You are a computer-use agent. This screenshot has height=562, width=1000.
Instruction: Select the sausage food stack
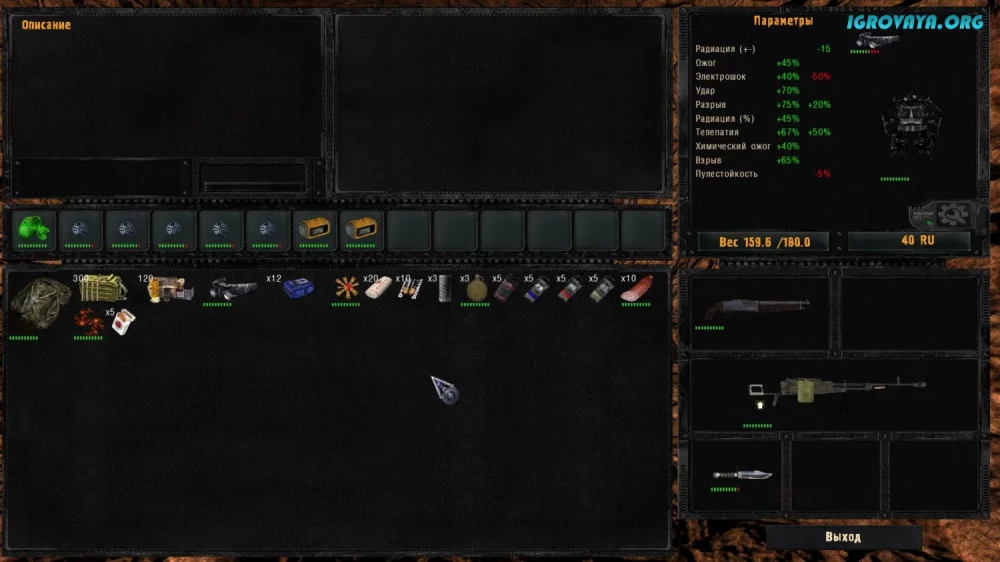pos(636,289)
